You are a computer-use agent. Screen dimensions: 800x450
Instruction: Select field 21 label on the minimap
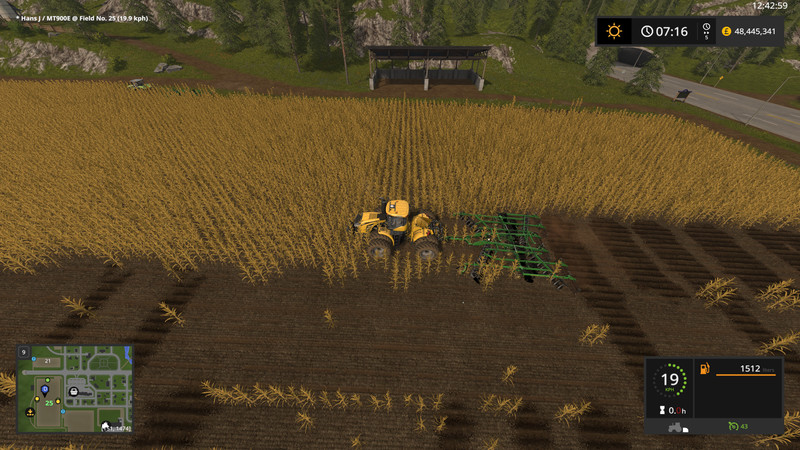point(47,361)
